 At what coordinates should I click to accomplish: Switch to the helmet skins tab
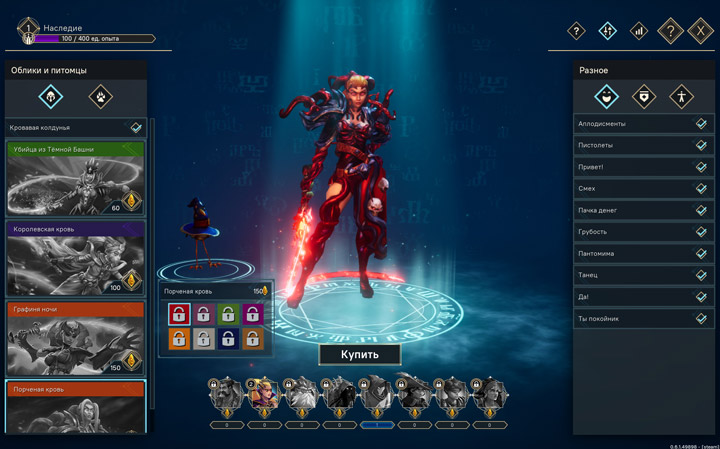[x=51, y=96]
